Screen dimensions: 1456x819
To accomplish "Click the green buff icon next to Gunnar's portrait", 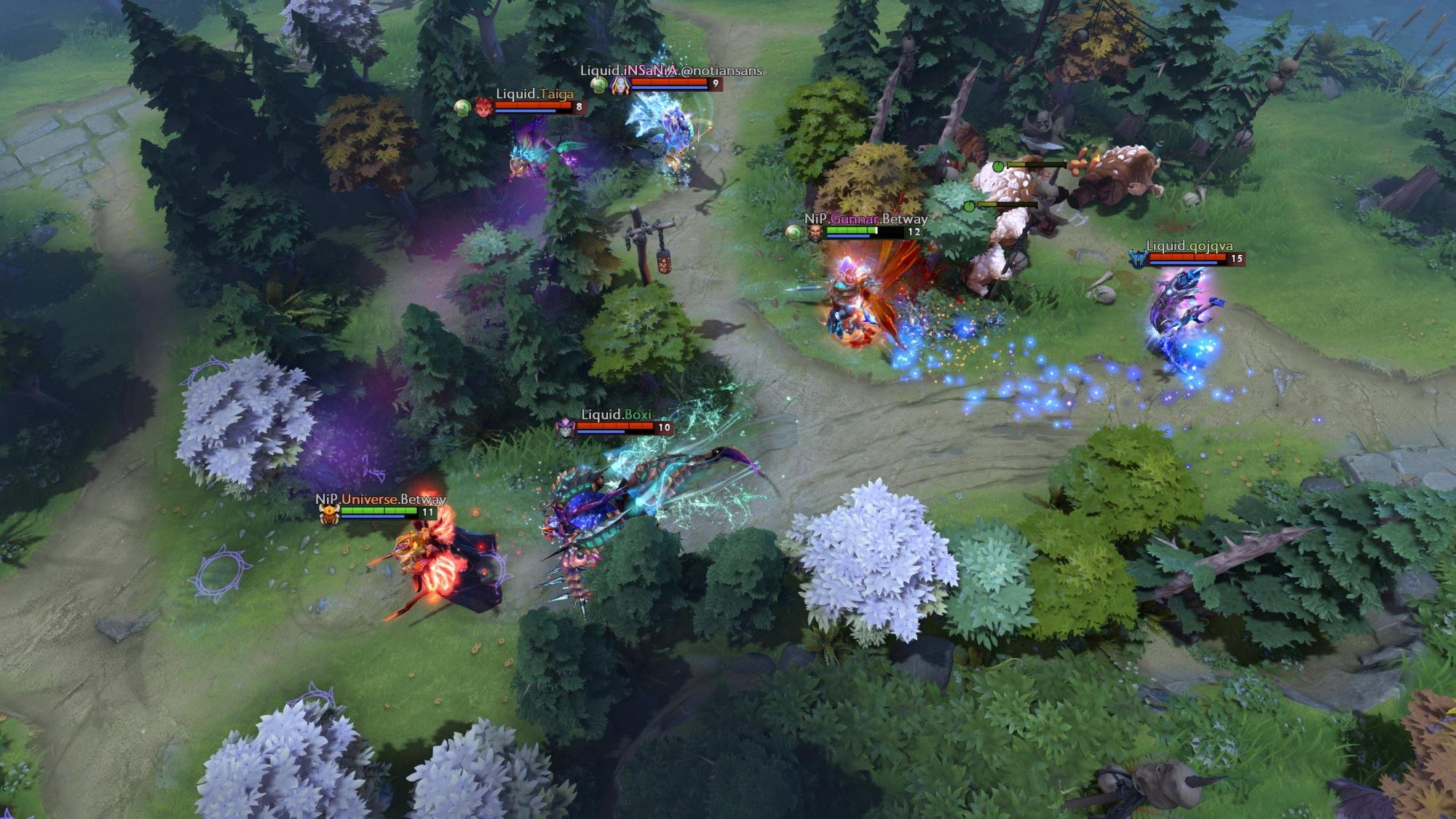I will coord(794,232).
